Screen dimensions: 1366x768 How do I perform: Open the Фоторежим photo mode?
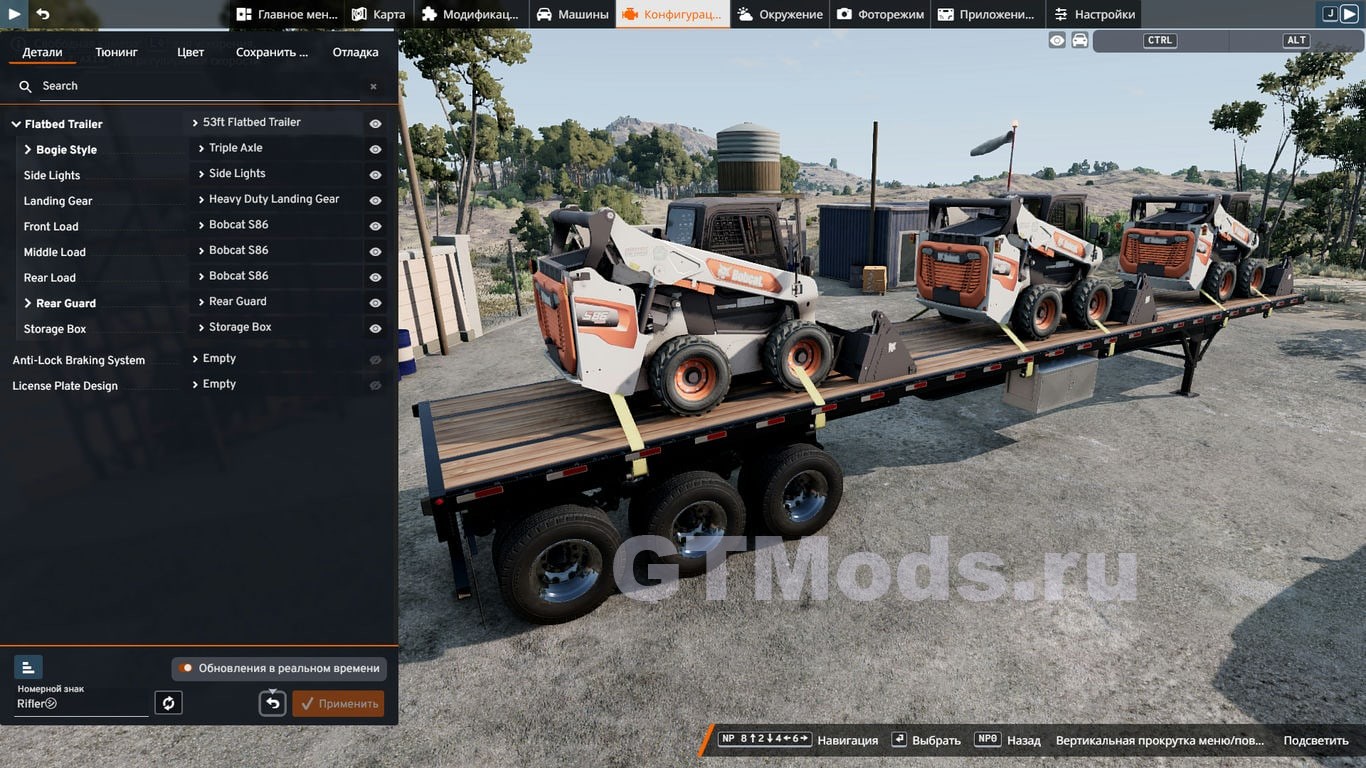coord(880,14)
